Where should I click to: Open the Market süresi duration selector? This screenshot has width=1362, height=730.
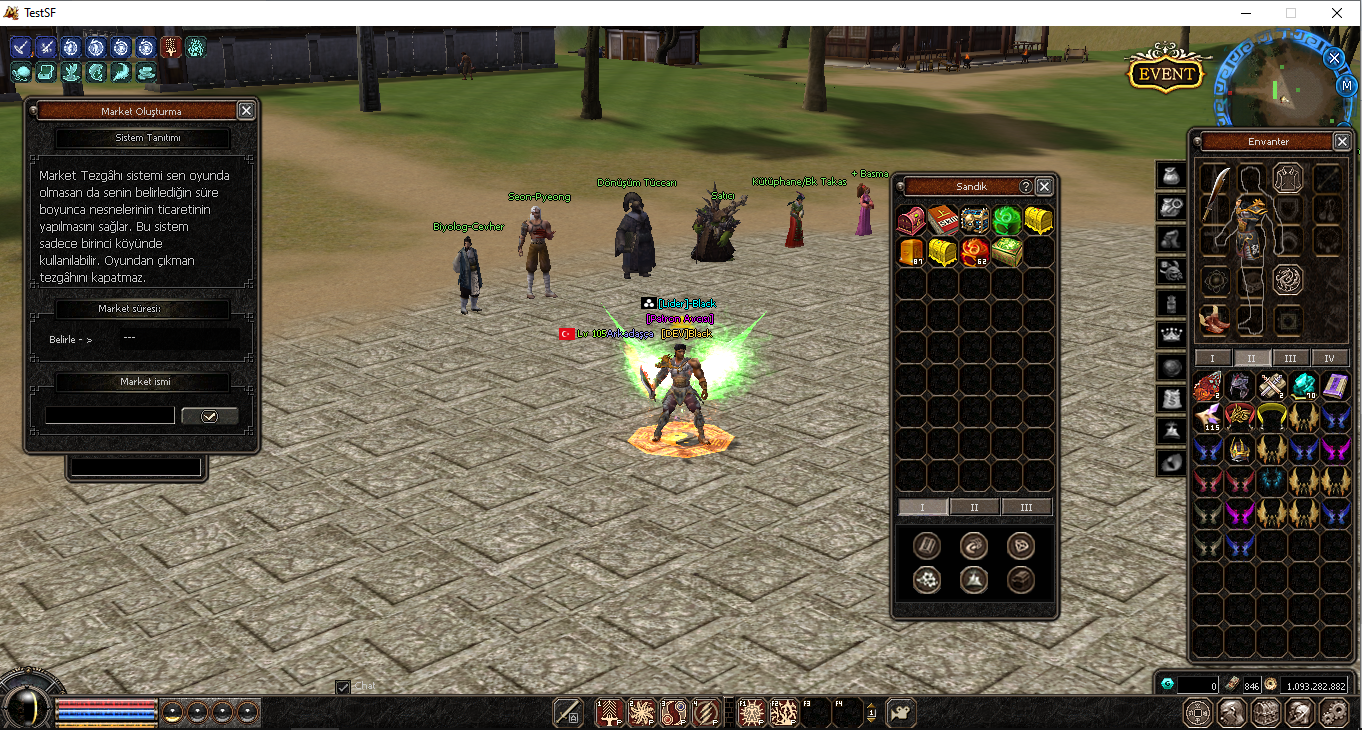point(178,339)
